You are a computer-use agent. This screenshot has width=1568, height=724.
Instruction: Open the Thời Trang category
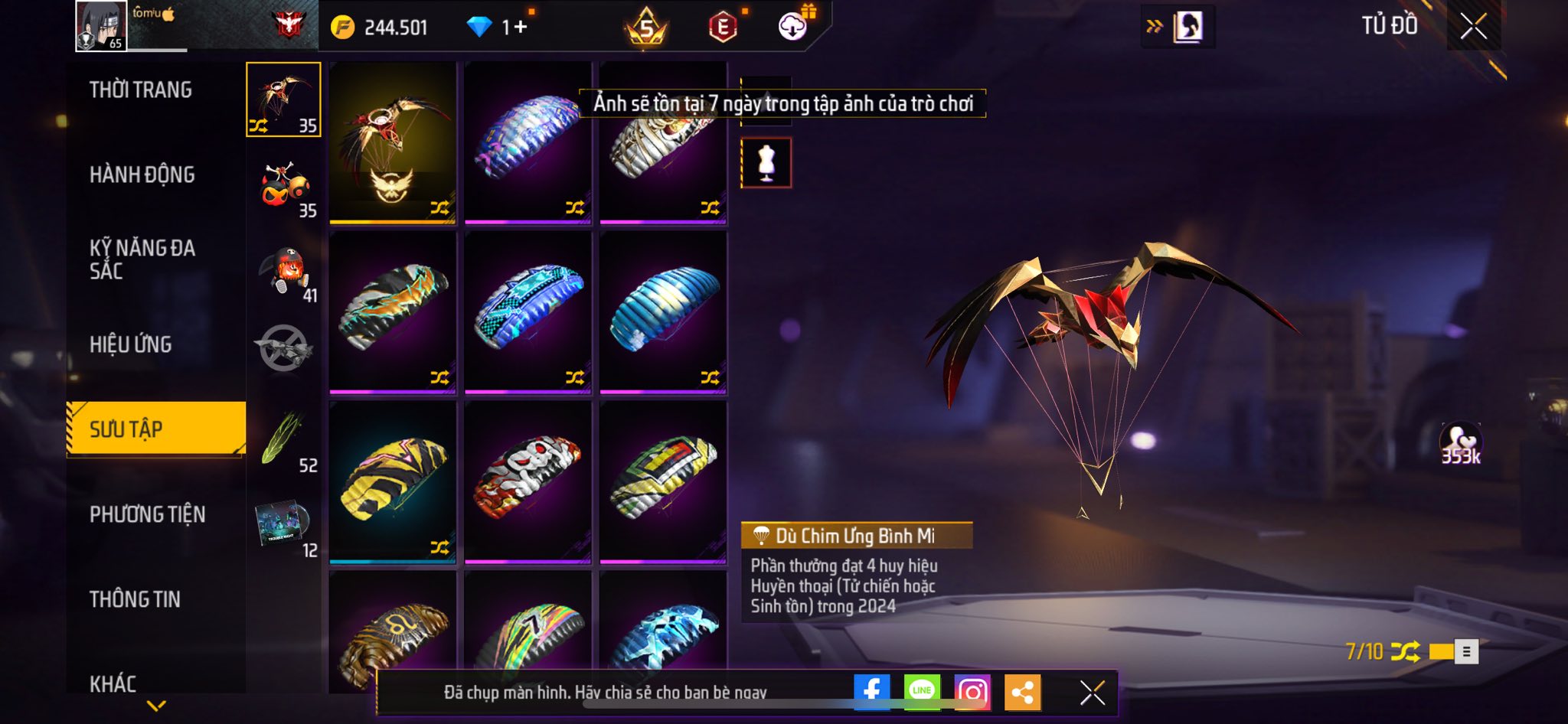141,90
